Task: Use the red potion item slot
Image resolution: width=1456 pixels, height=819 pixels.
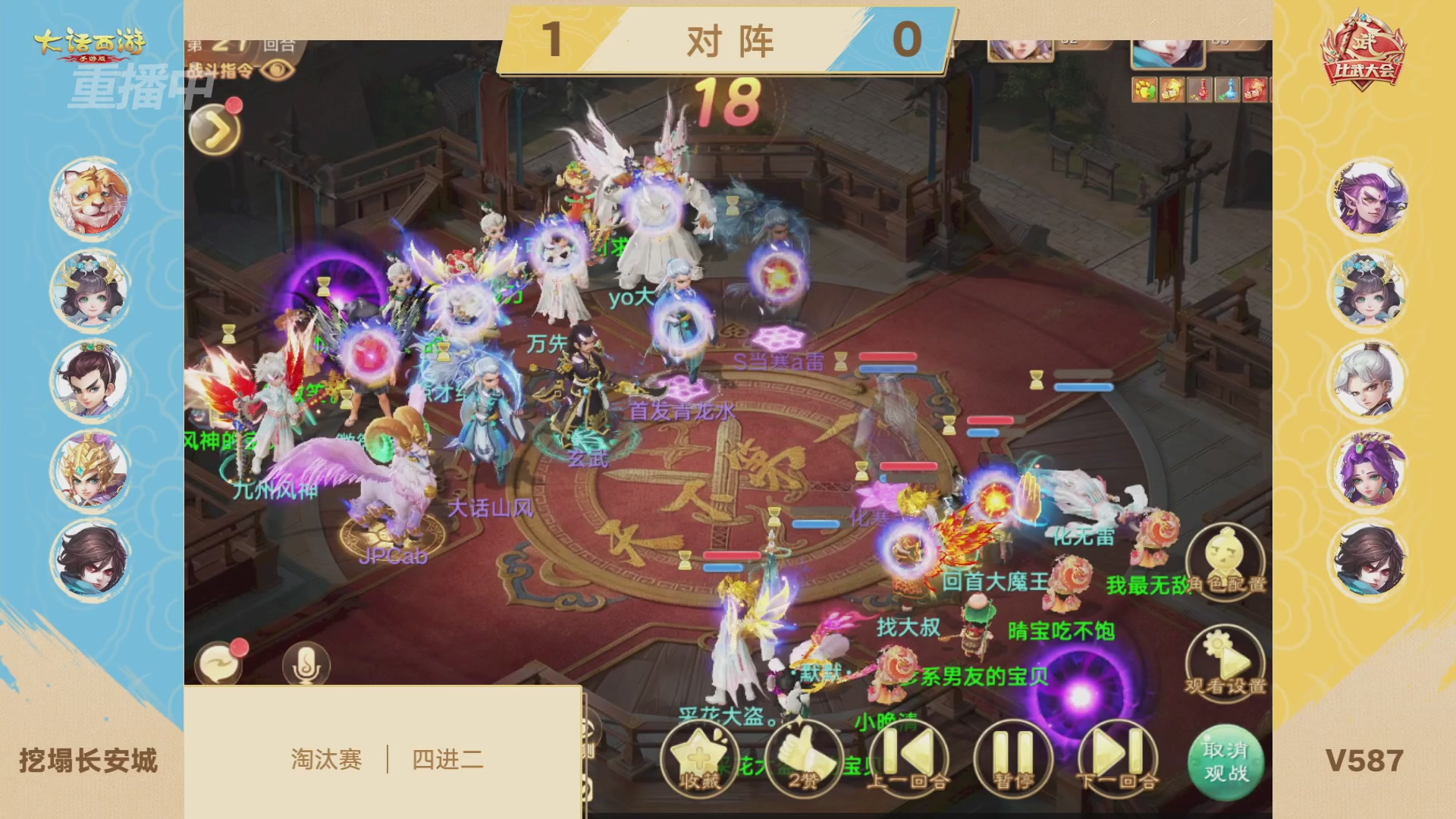Action: (1200, 89)
